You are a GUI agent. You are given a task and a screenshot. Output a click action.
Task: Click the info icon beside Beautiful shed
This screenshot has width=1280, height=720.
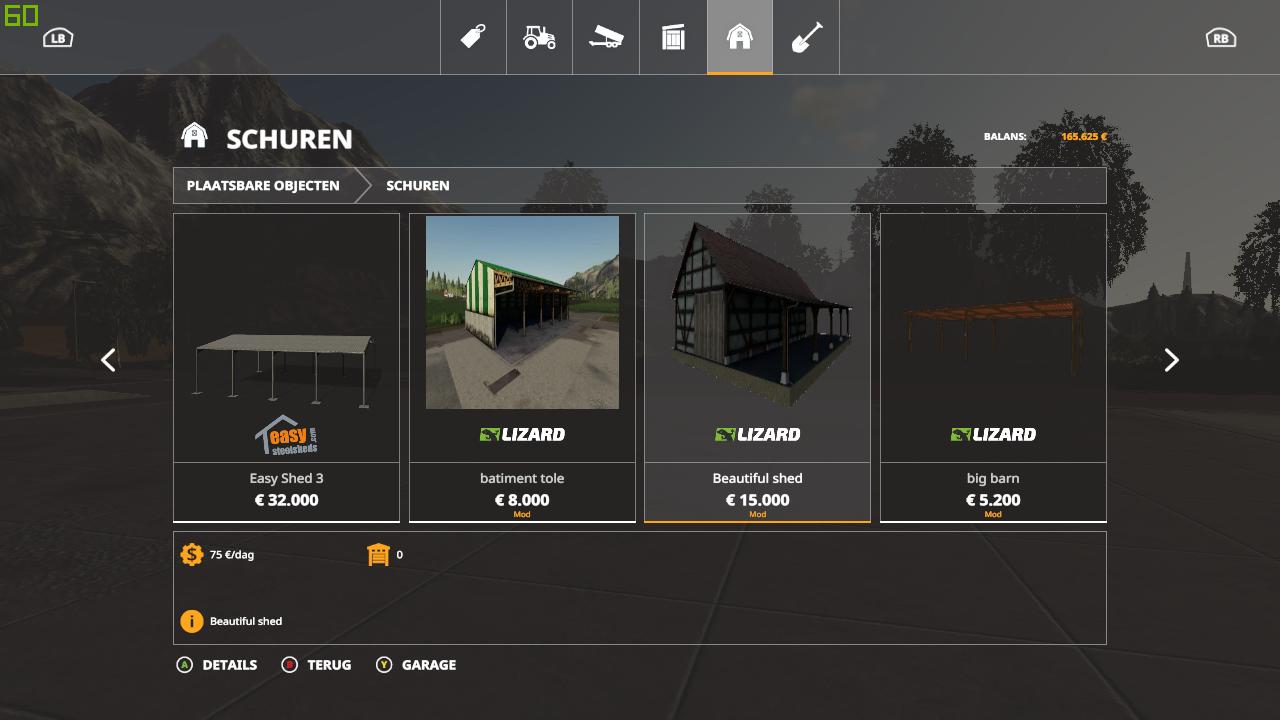click(190, 621)
